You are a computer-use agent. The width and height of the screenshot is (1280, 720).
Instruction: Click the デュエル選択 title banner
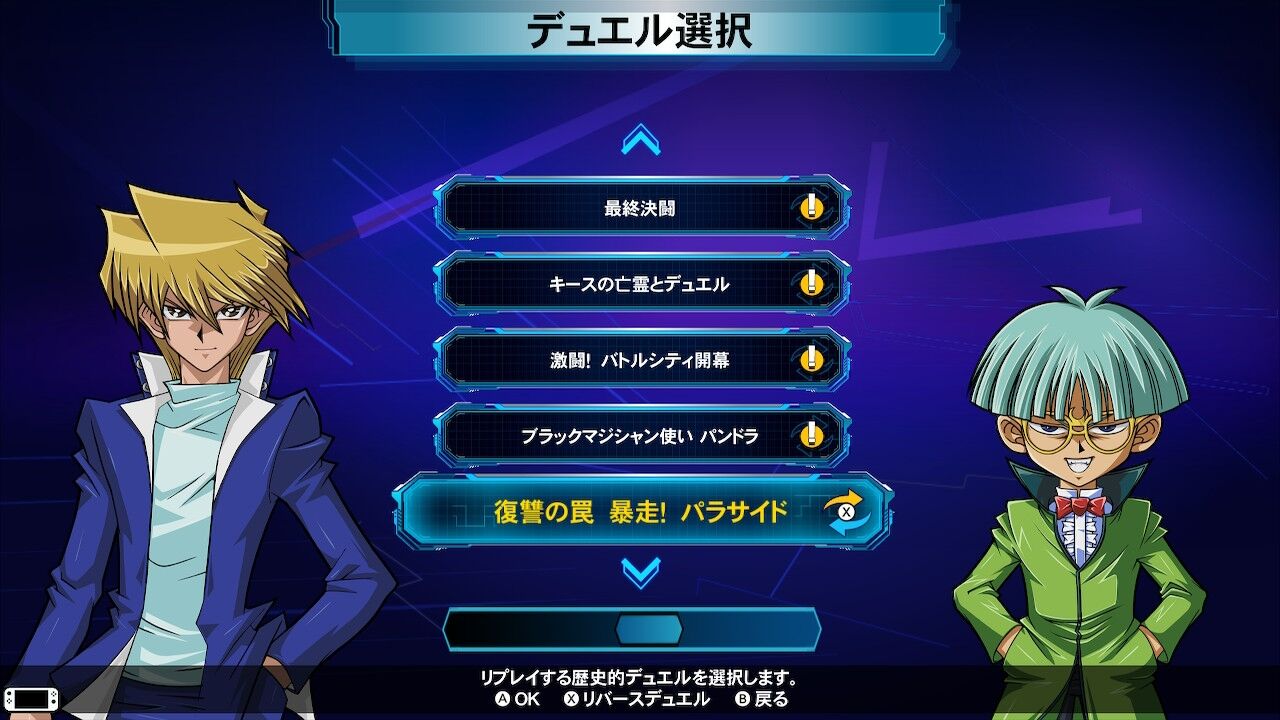point(640,29)
